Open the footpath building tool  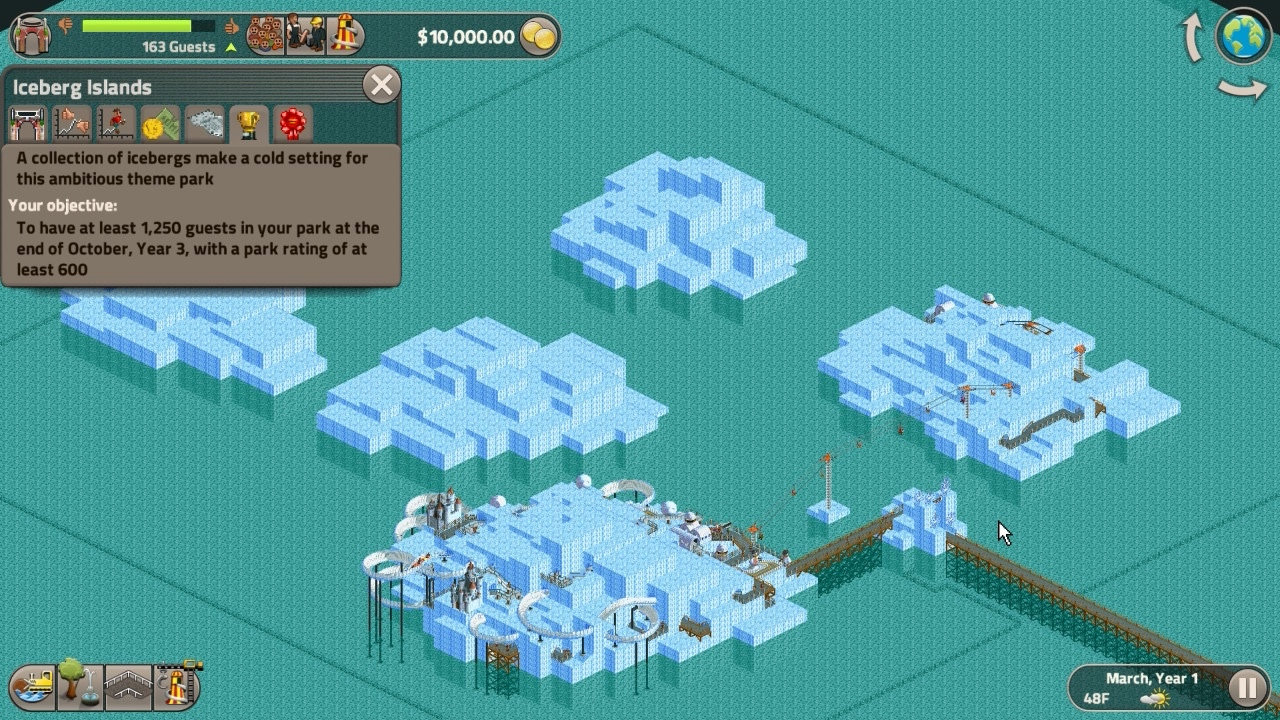pos(128,686)
